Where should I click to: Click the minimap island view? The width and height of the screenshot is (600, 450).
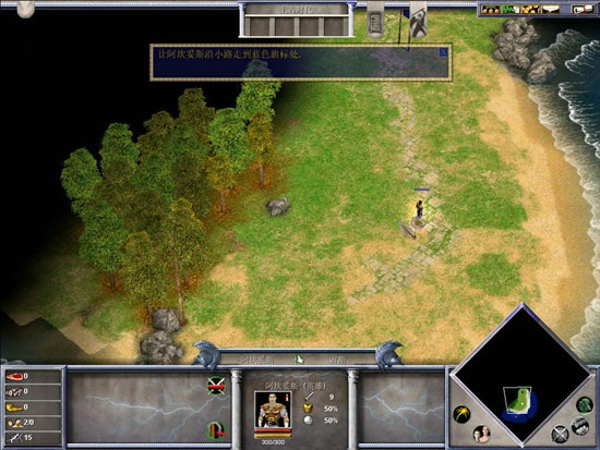click(522, 400)
